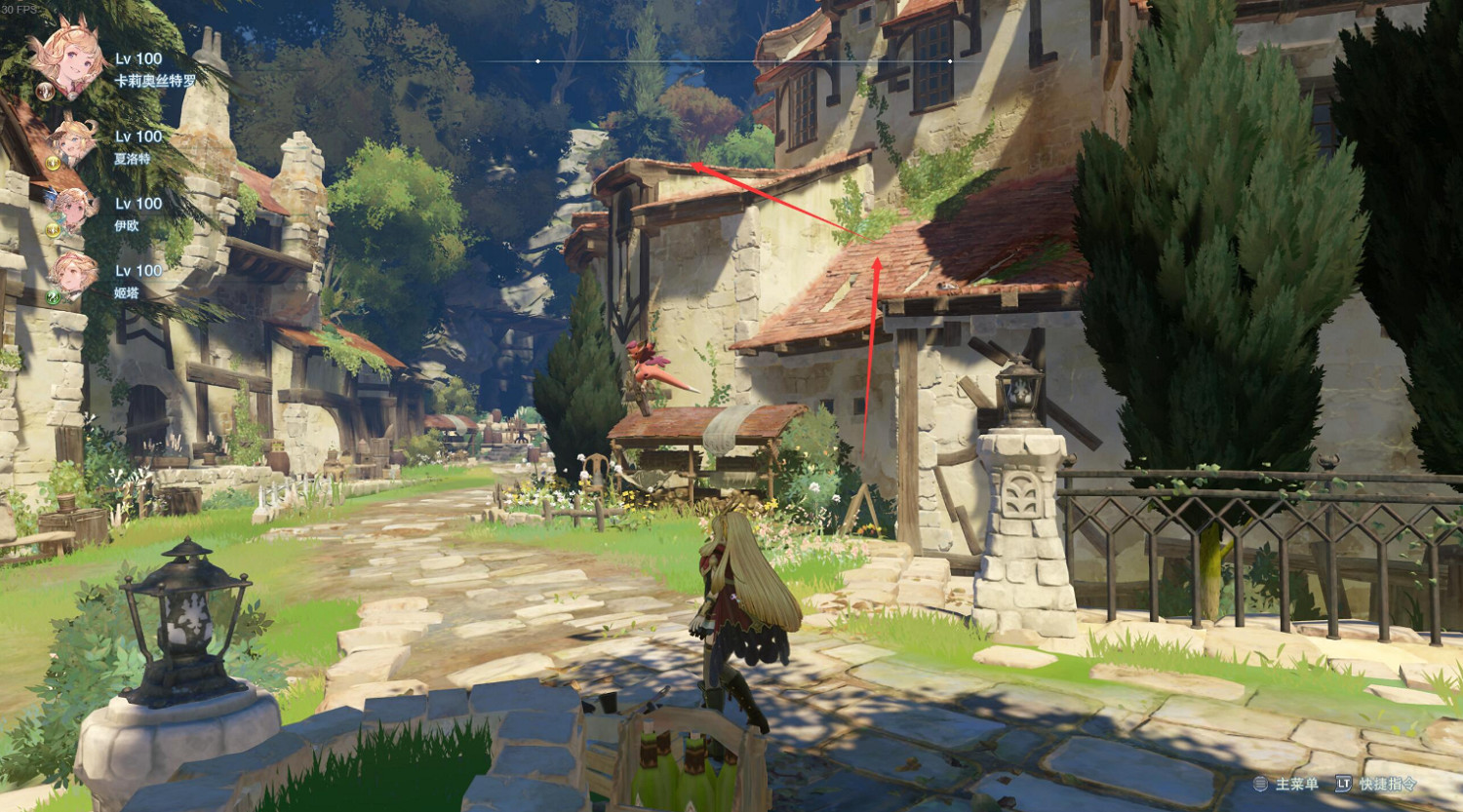Select Cagliostro's (卡莉奥丝特罗) character portrait
The image size is (1463, 812).
click(73, 59)
